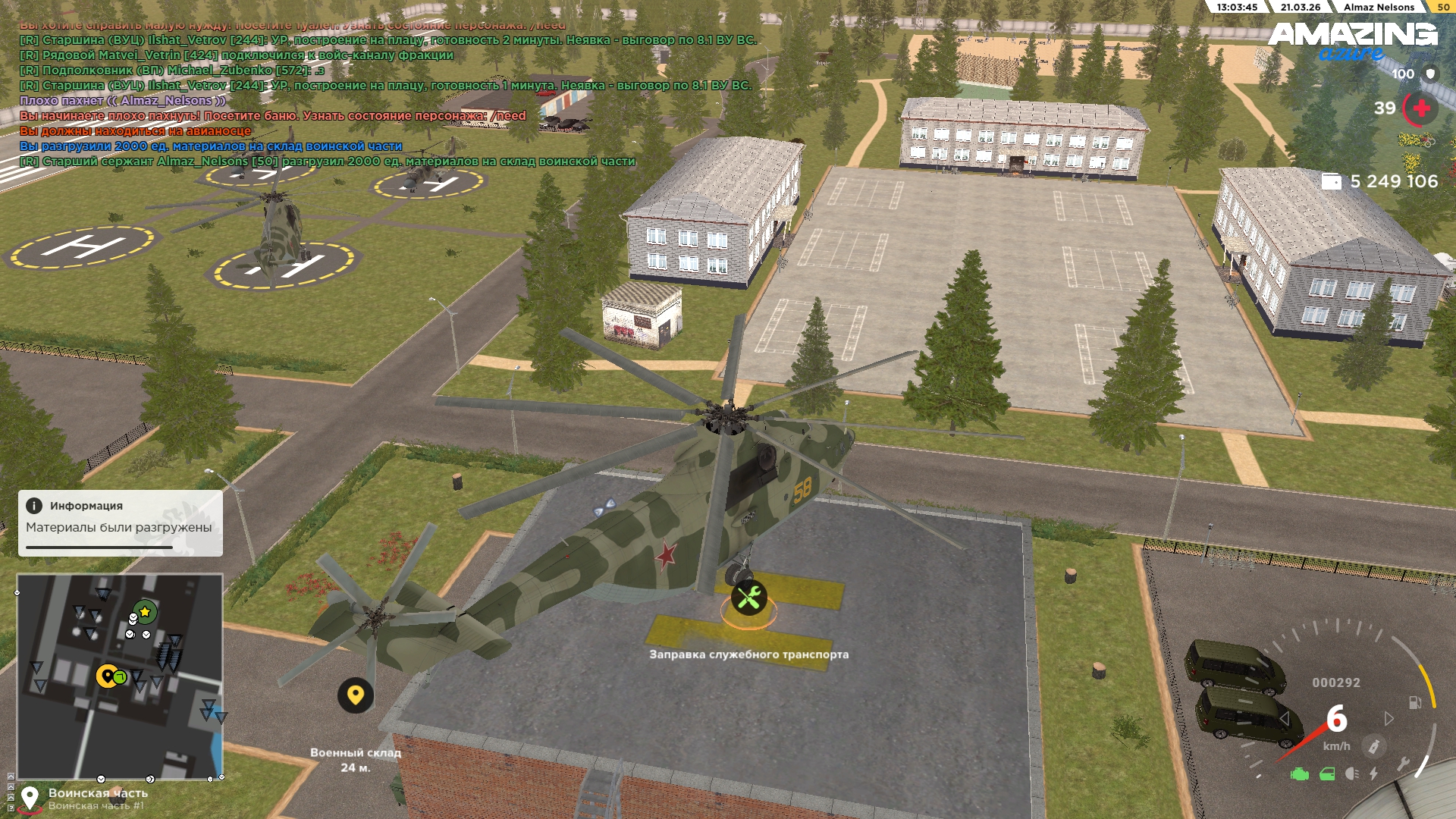Click the fuel pump gauge icon

point(1415,702)
